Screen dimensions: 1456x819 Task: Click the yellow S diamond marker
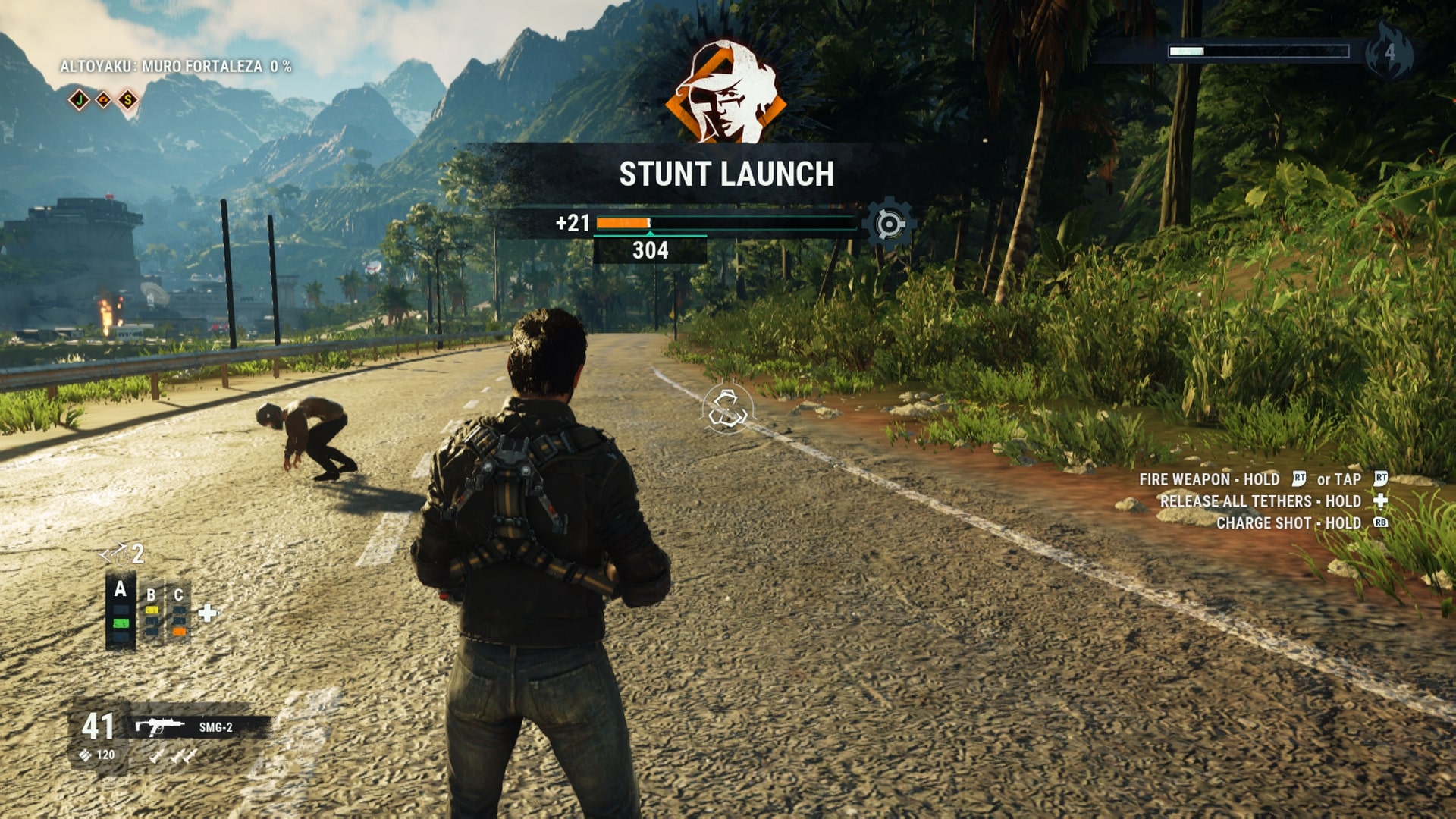128,99
